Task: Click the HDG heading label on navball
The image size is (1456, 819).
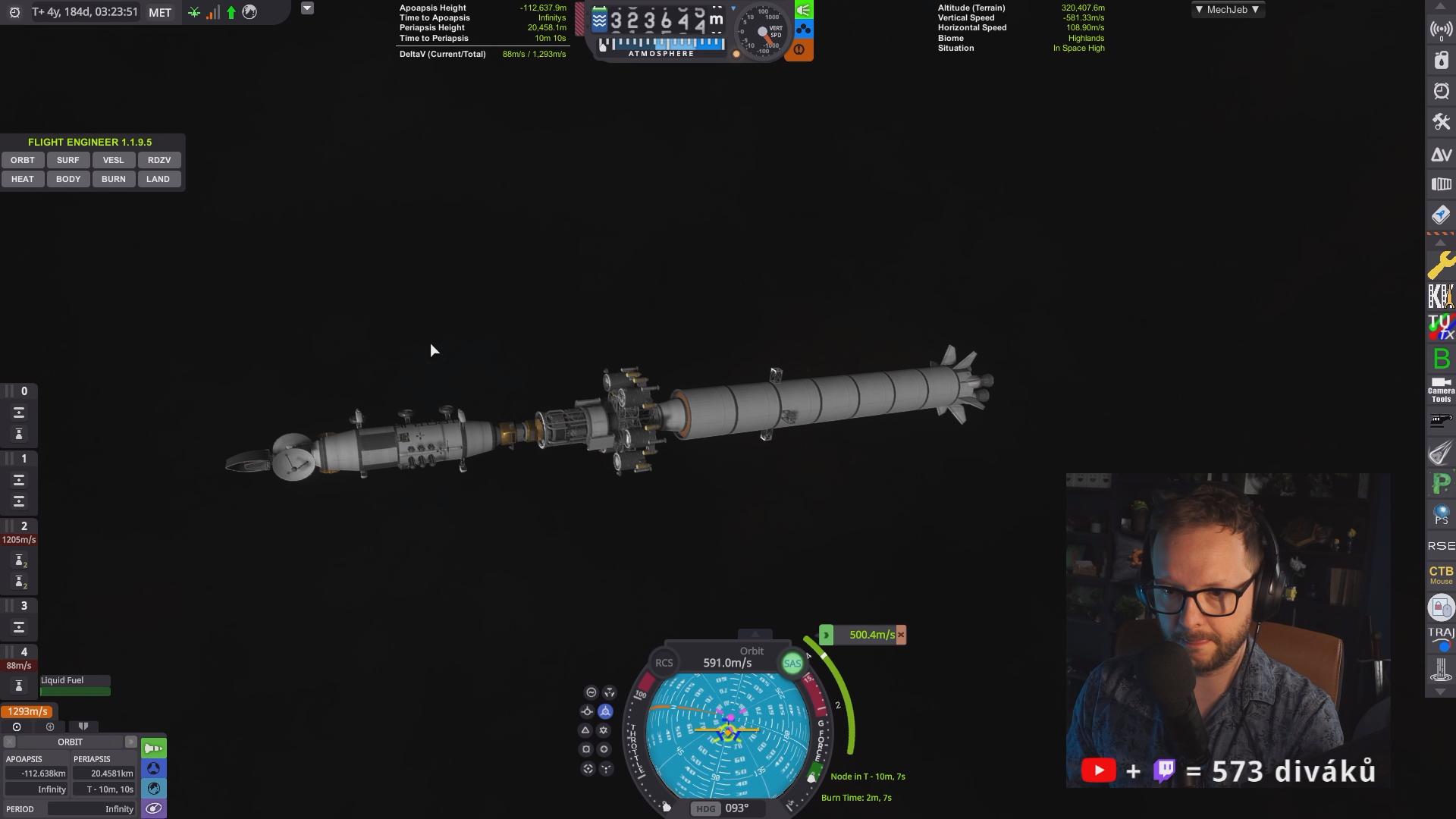Action: (x=705, y=808)
